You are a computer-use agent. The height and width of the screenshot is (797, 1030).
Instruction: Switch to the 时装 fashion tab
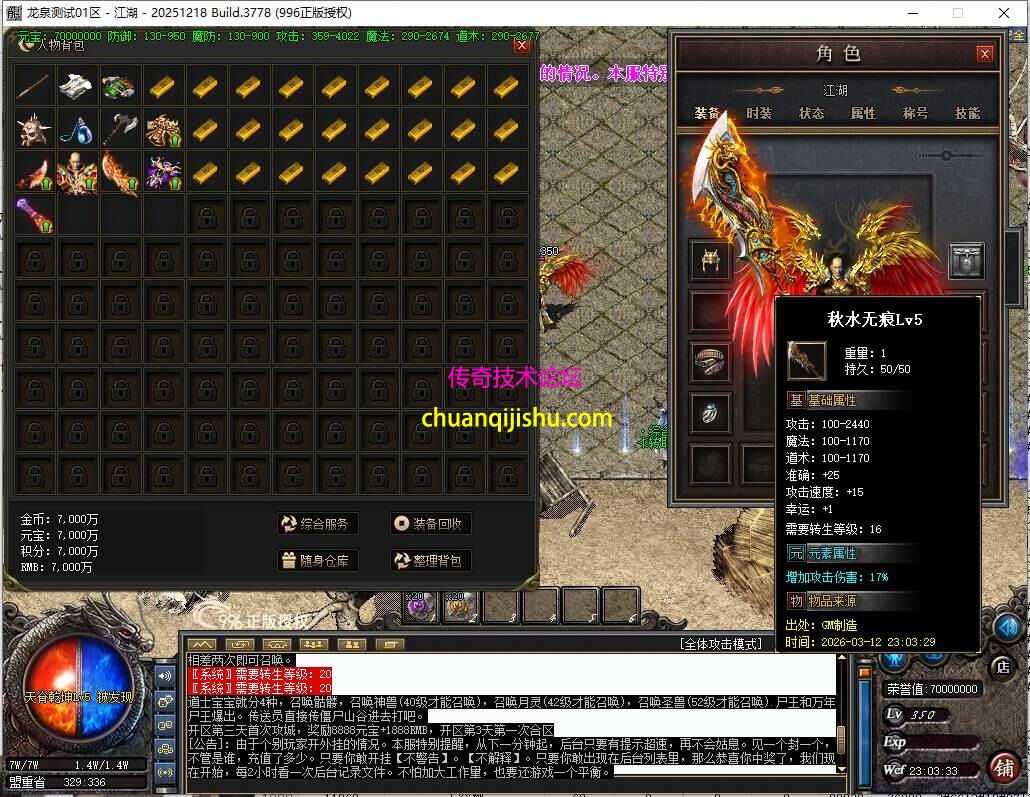coord(759,113)
